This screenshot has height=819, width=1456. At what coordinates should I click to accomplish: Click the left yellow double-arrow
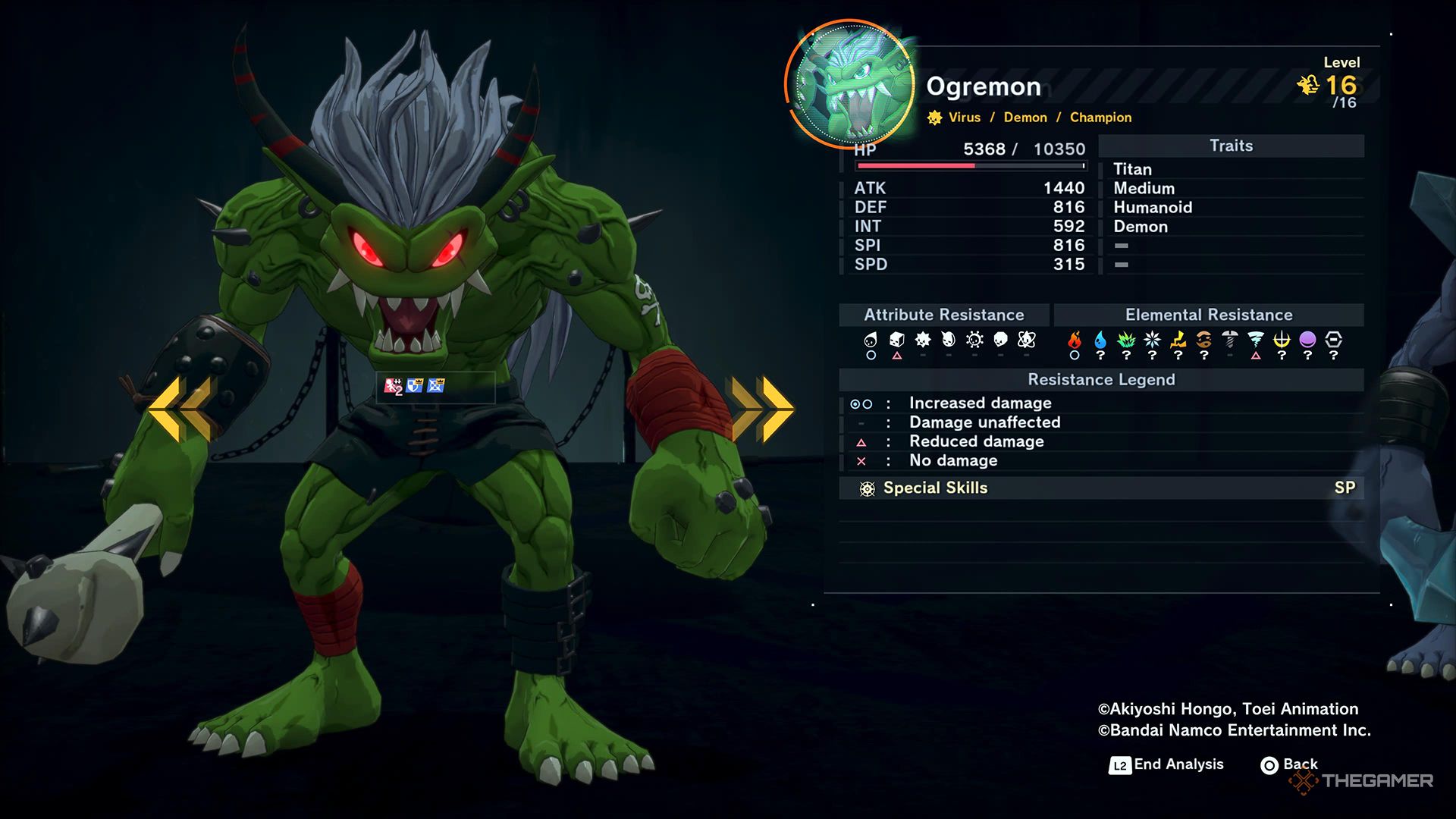click(180, 409)
